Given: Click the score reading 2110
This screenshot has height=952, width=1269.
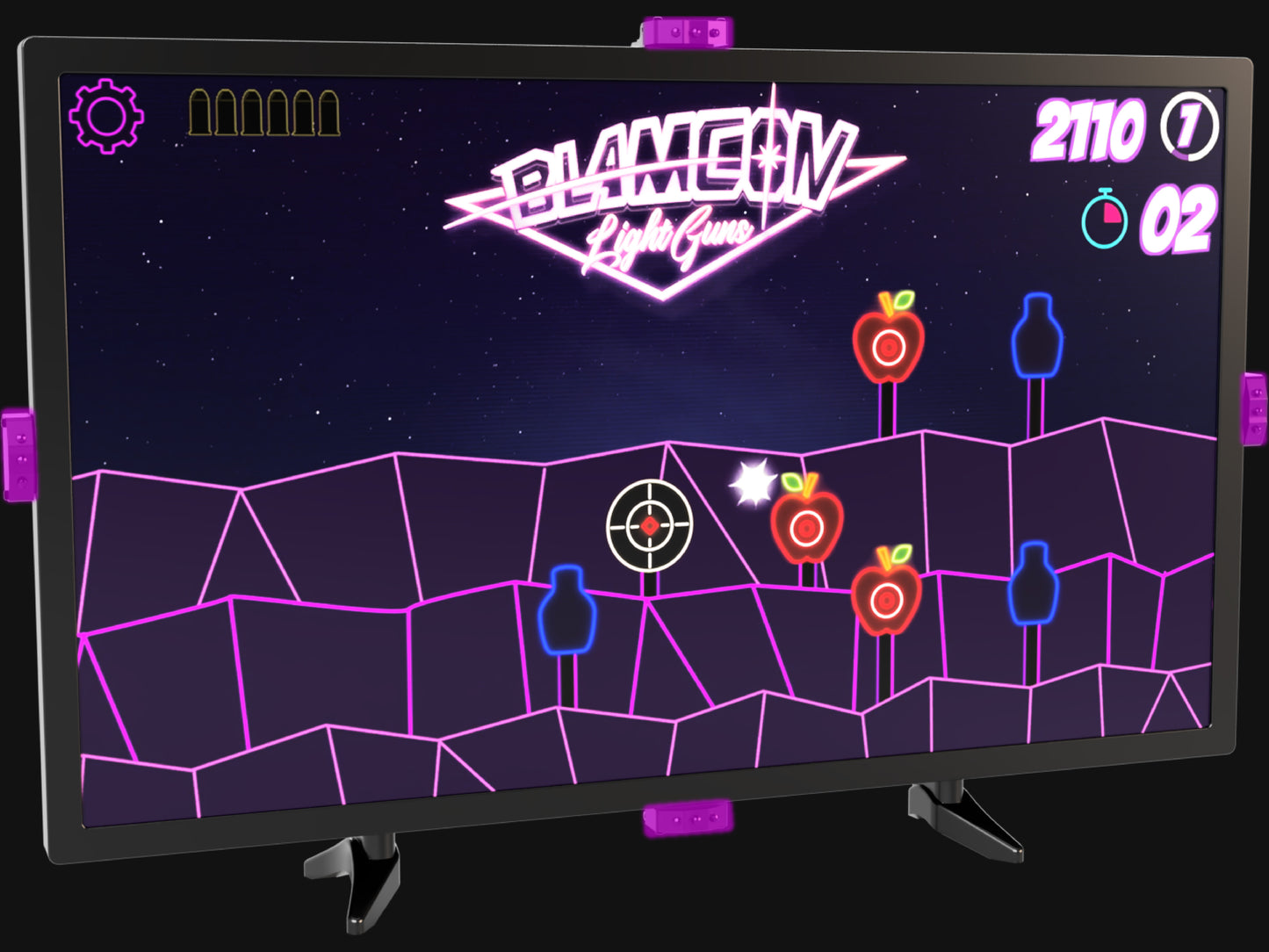Looking at the screenshot, I should click(1089, 129).
